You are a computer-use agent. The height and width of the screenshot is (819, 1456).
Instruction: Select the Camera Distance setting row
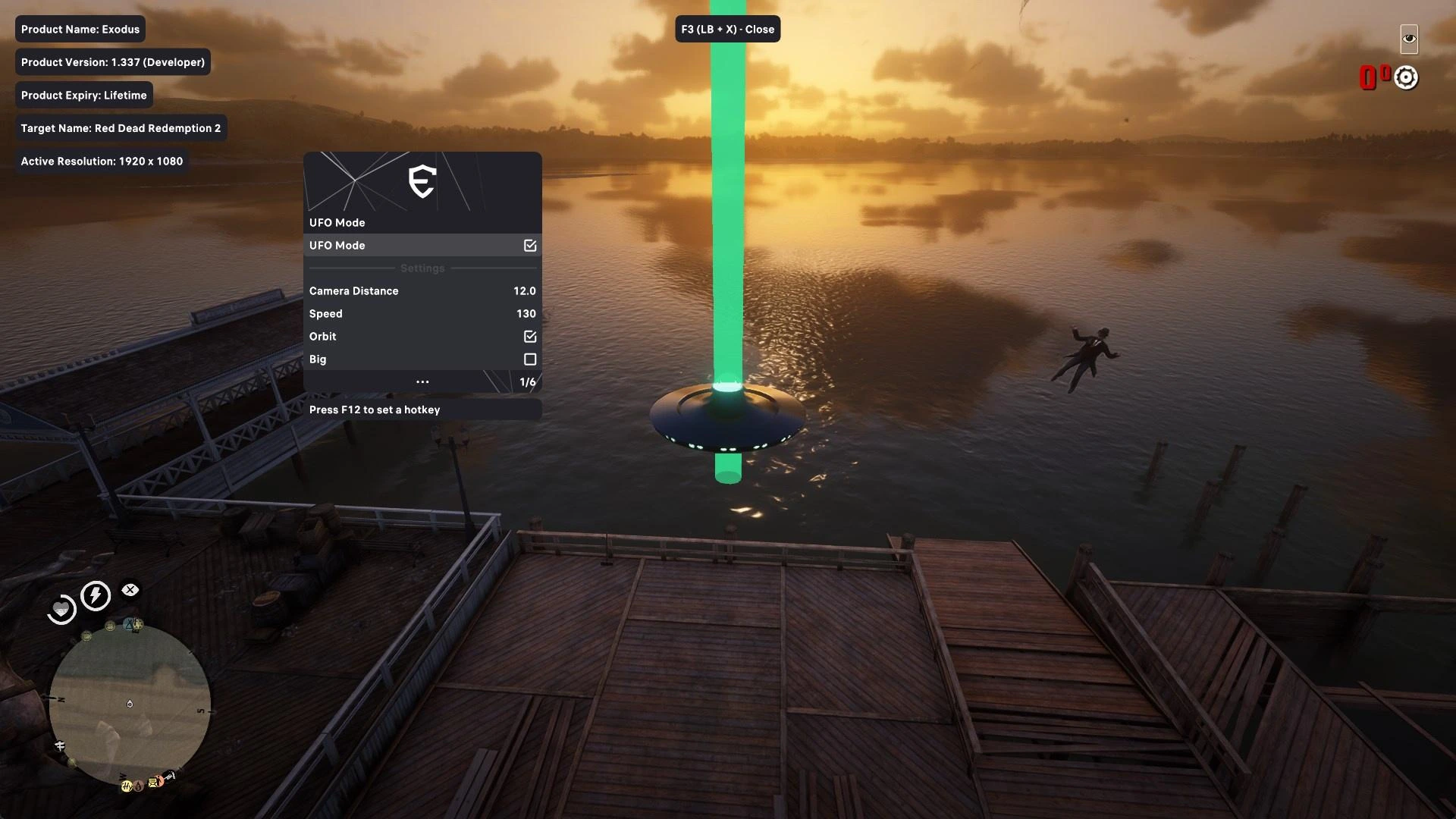[422, 291]
